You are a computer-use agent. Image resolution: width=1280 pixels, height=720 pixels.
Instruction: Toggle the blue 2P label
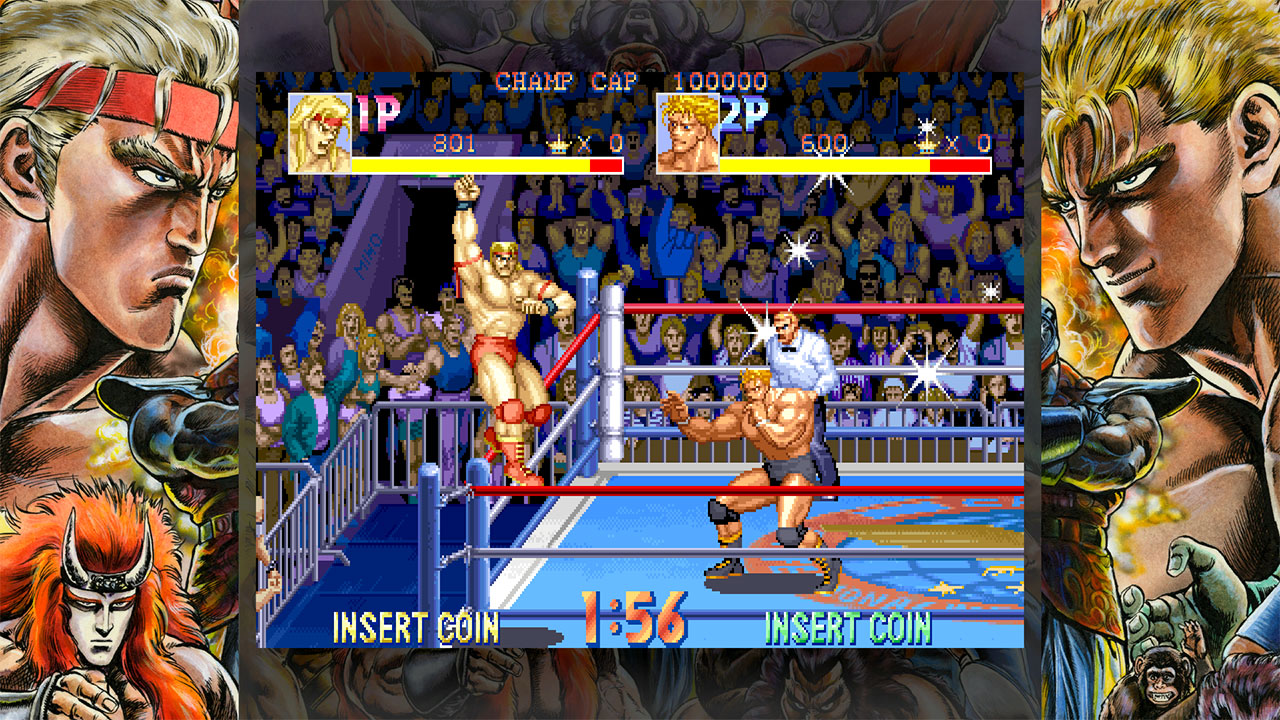pyautogui.click(x=745, y=113)
